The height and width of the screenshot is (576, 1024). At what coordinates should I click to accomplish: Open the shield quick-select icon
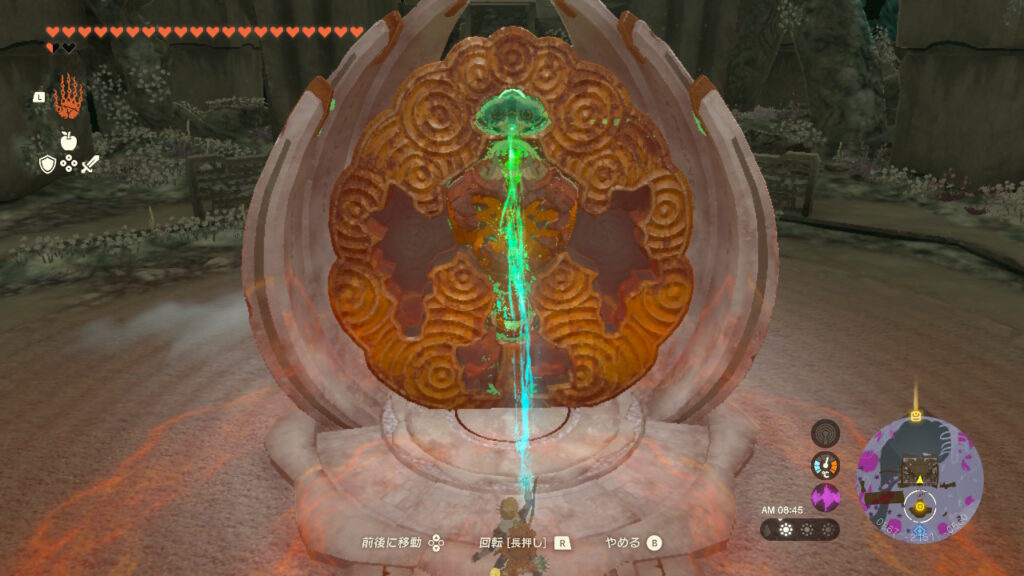(x=46, y=164)
